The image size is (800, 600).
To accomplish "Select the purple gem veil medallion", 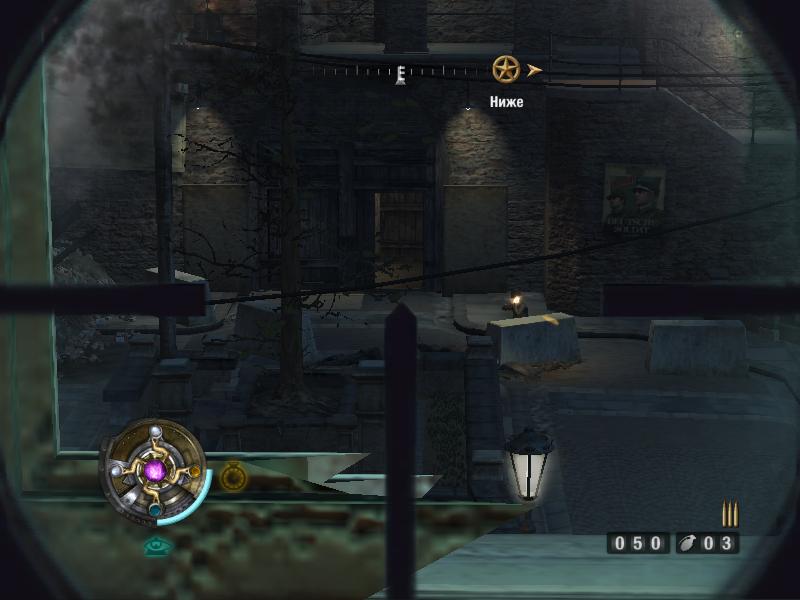I will point(155,469).
